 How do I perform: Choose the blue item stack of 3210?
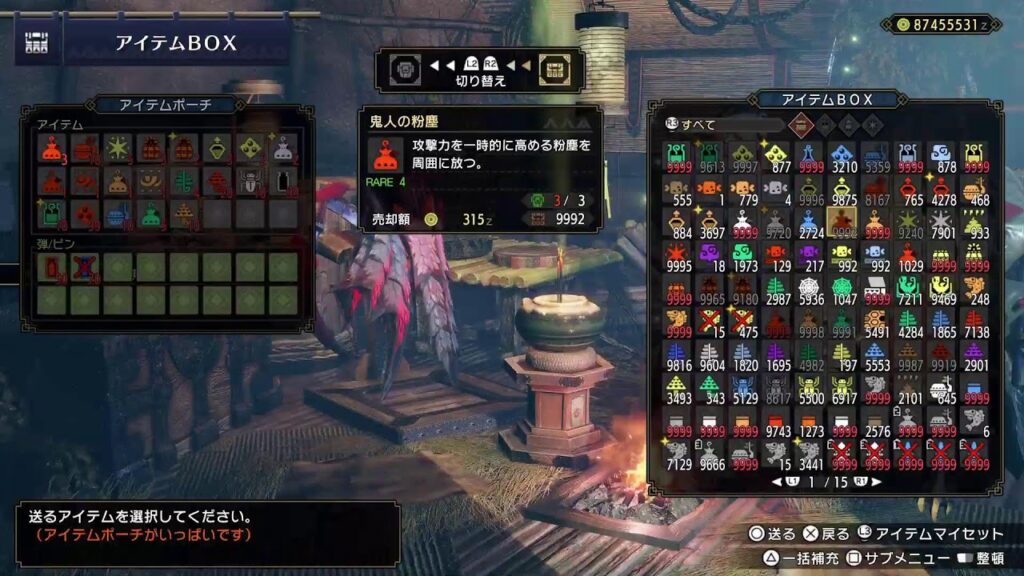coord(843,156)
